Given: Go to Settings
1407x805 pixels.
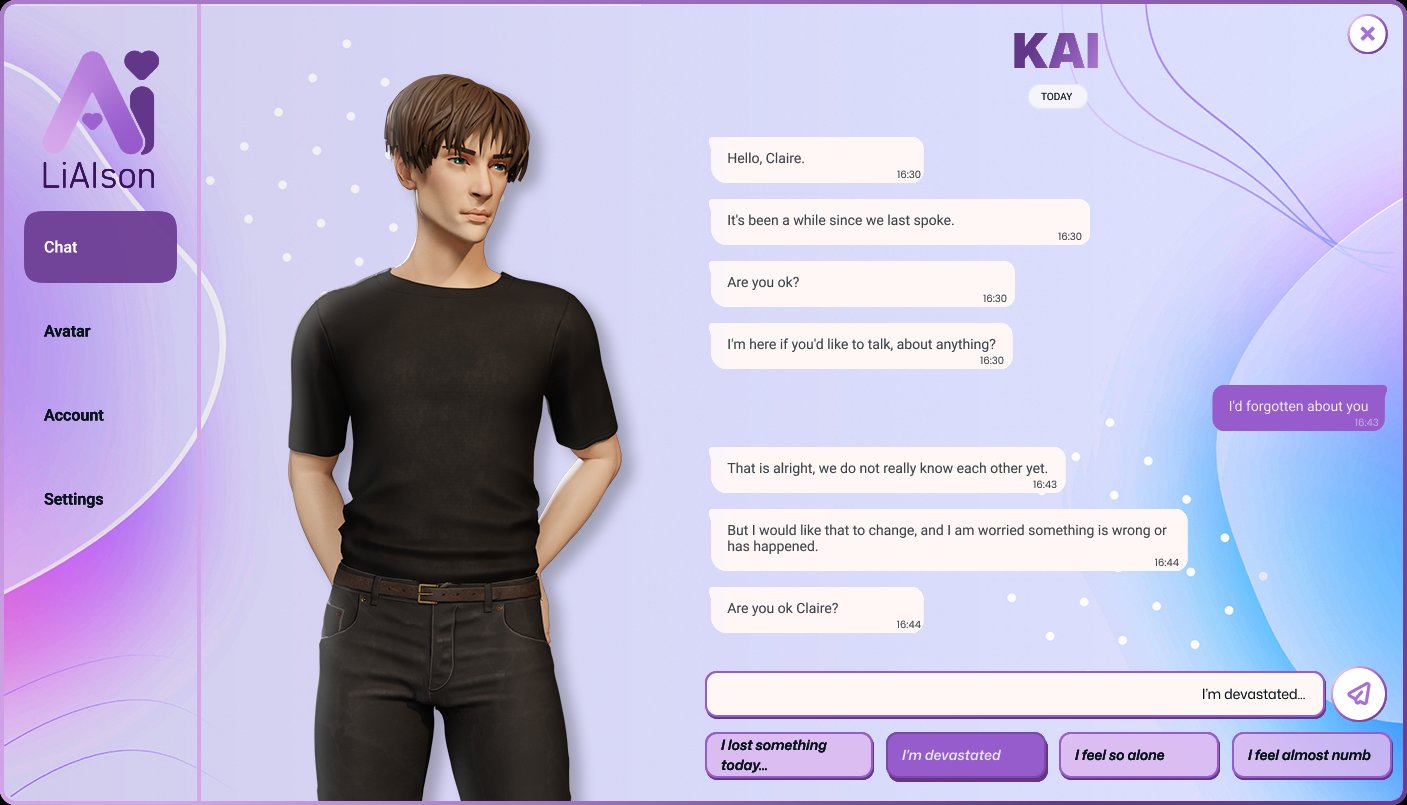Looking at the screenshot, I should [x=73, y=499].
